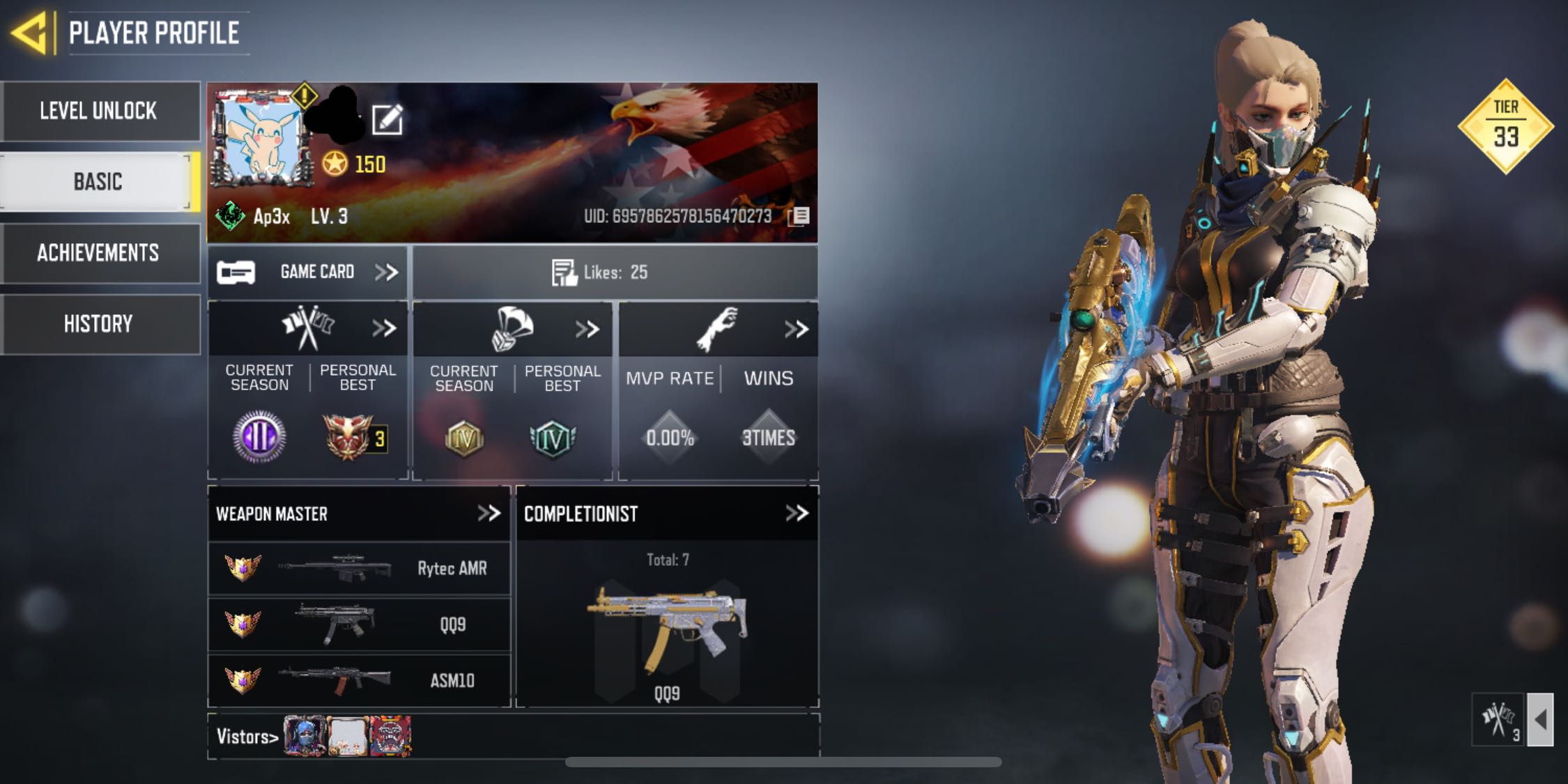
Task: Choose the ASM10 weapon row
Action: [x=359, y=680]
